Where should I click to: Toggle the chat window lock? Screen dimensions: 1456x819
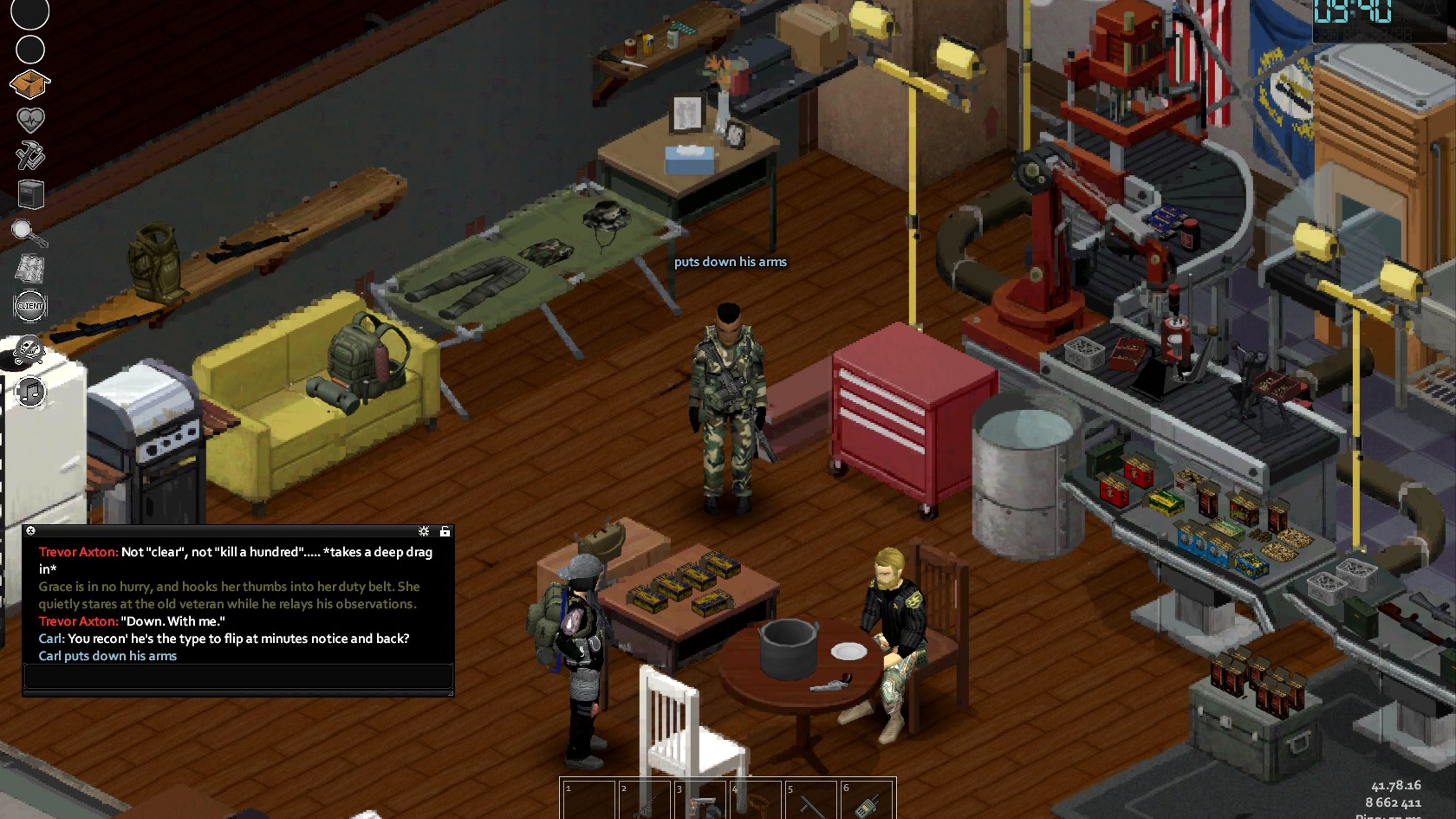(445, 531)
